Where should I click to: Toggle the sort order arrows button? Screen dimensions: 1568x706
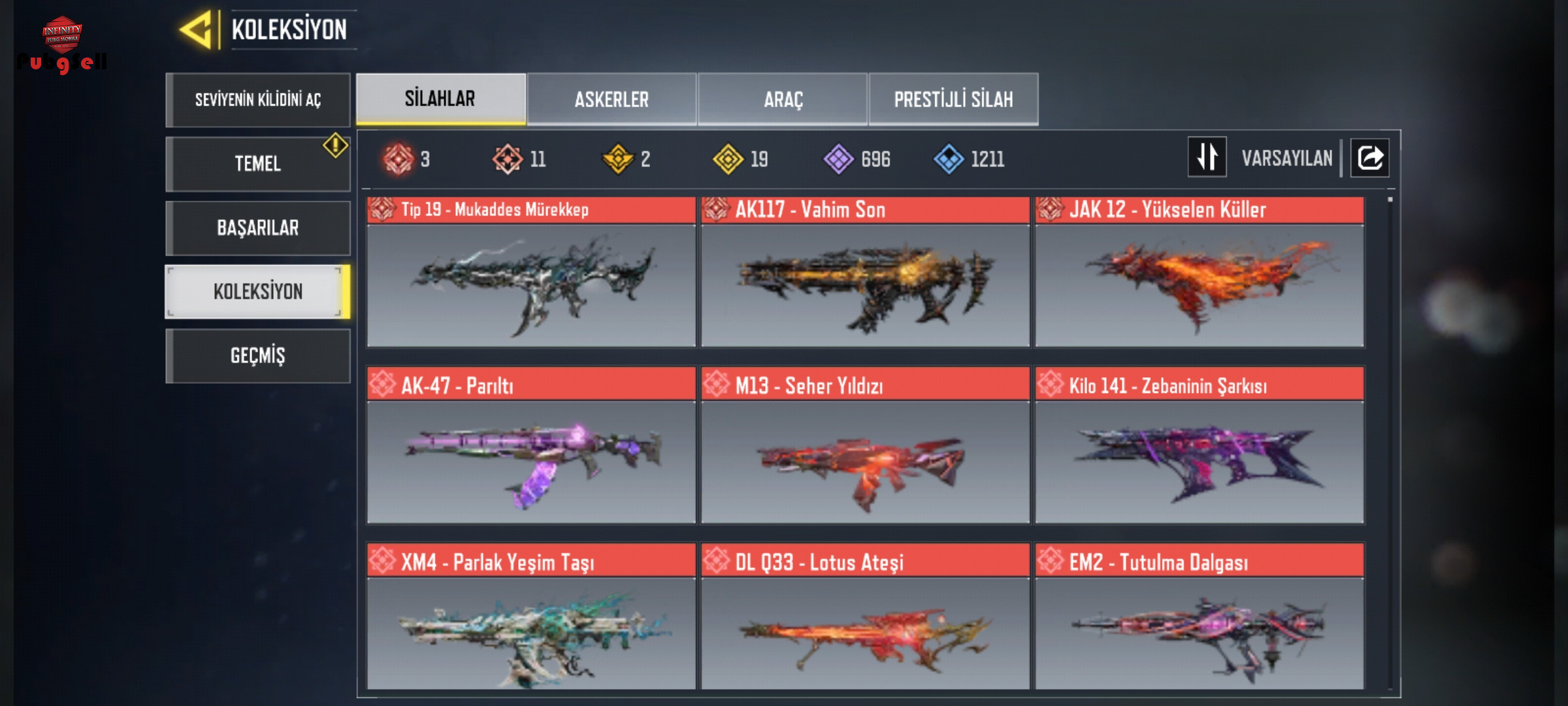click(1207, 157)
